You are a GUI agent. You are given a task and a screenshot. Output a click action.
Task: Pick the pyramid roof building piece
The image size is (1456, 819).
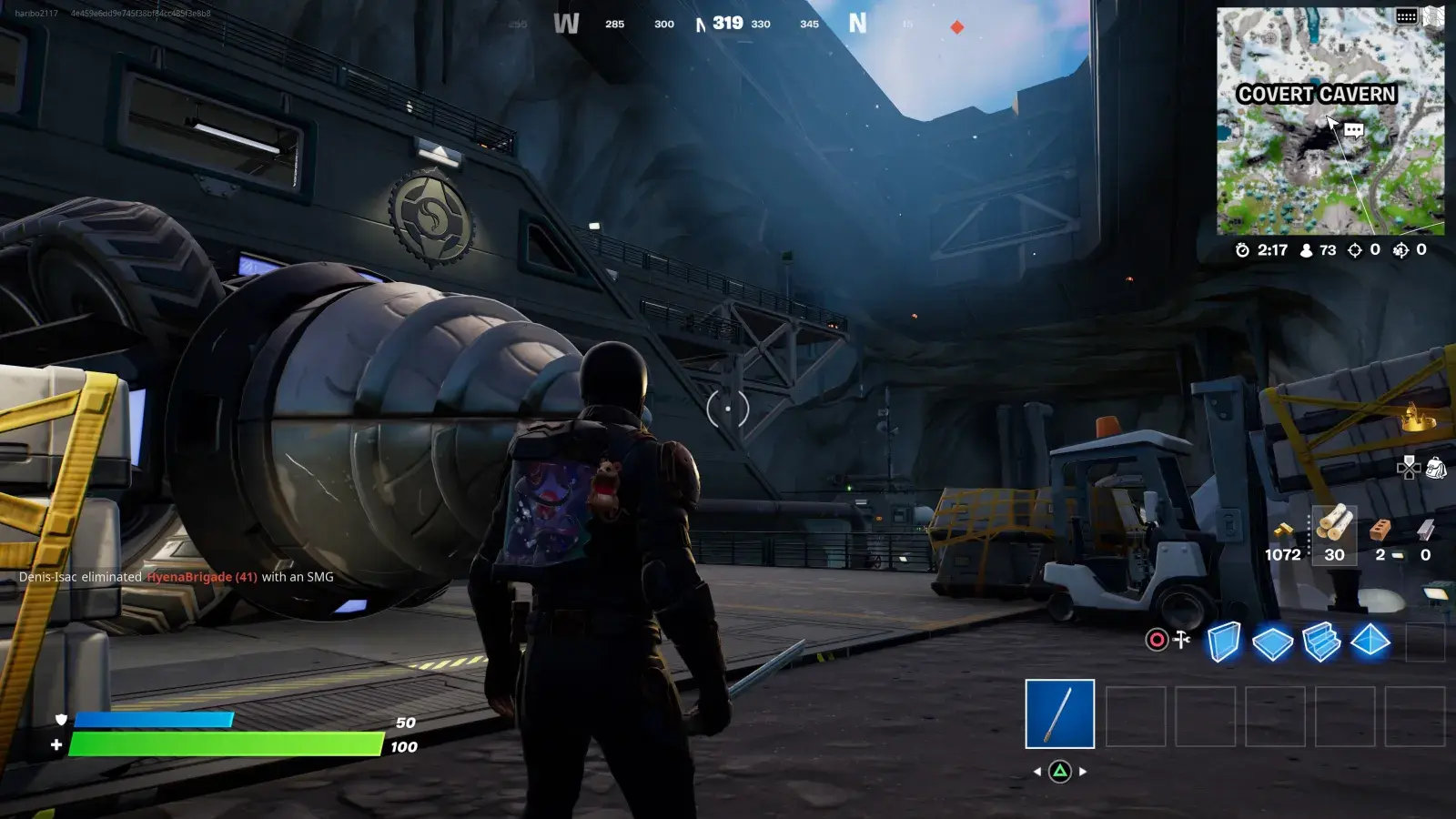click(x=1370, y=641)
